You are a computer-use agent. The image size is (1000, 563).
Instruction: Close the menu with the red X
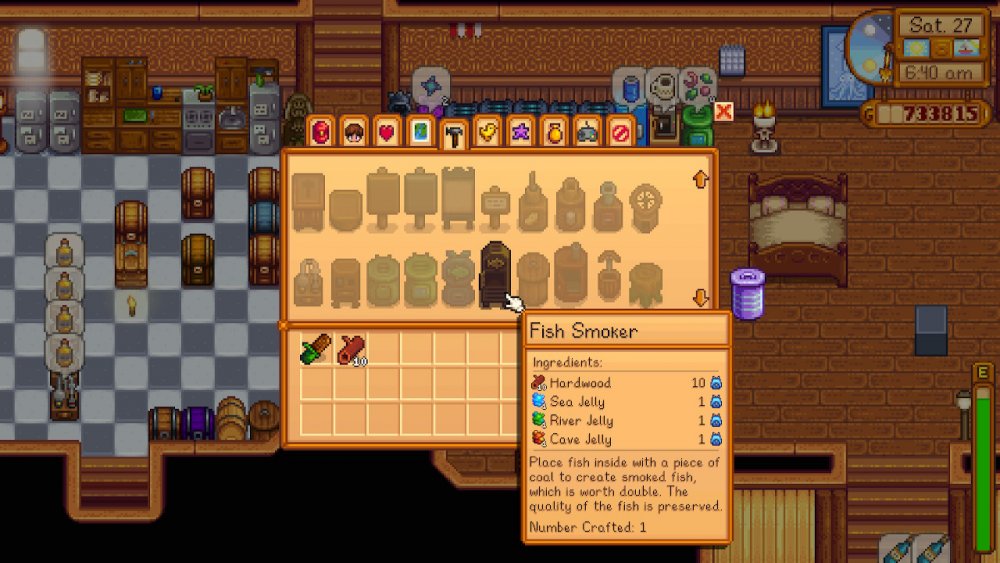[x=724, y=112]
